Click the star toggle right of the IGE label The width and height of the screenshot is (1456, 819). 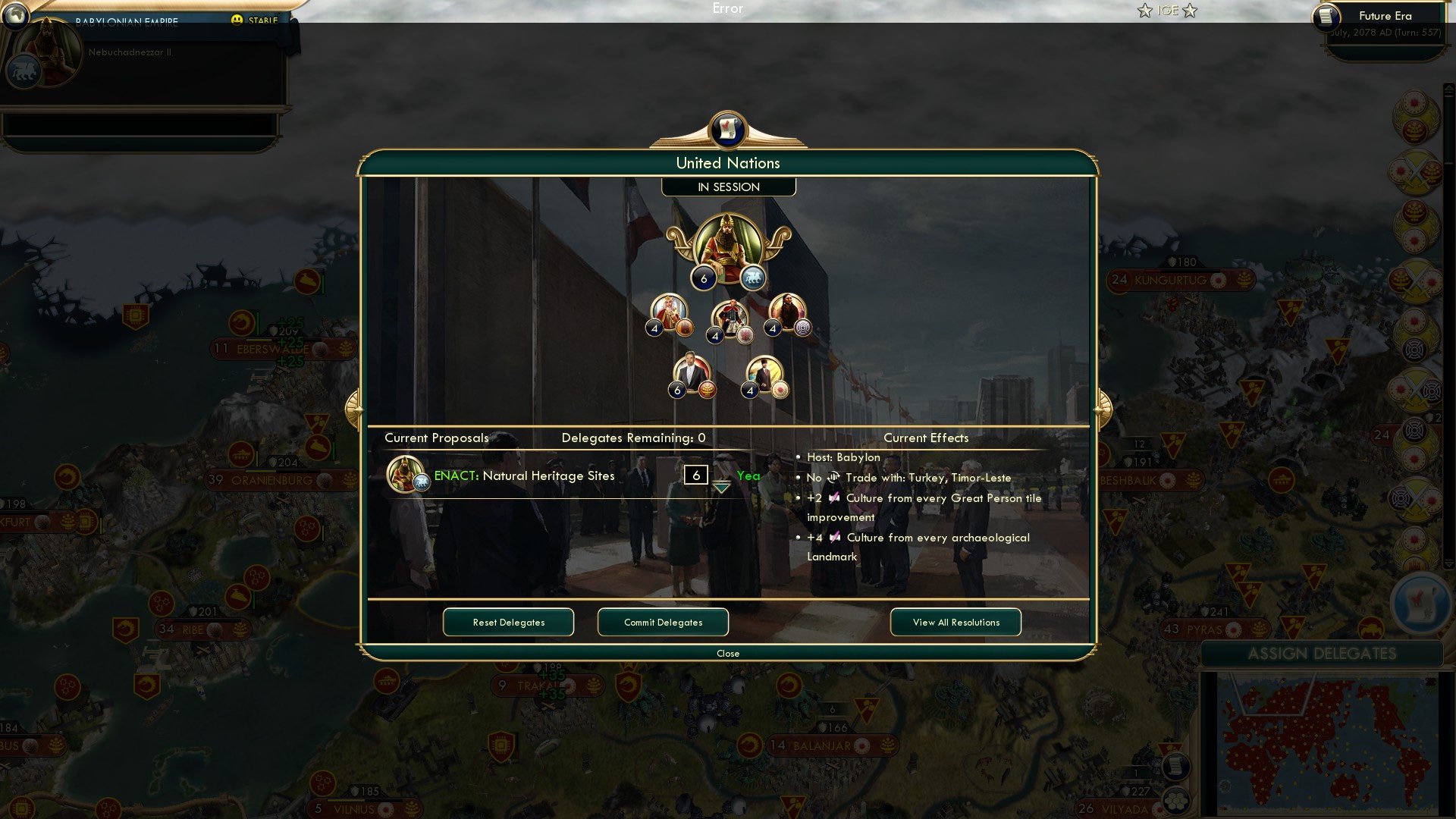coord(1191,11)
